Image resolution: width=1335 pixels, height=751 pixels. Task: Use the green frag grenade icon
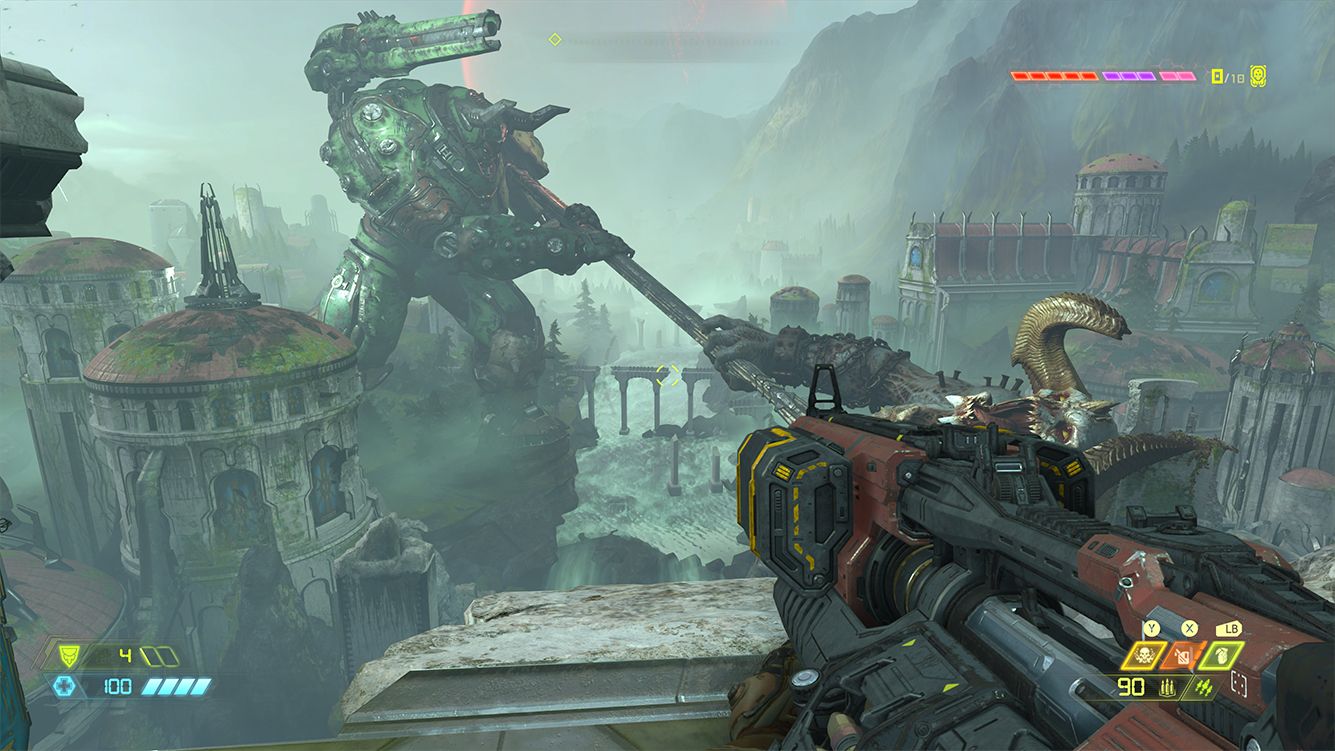tap(1223, 656)
